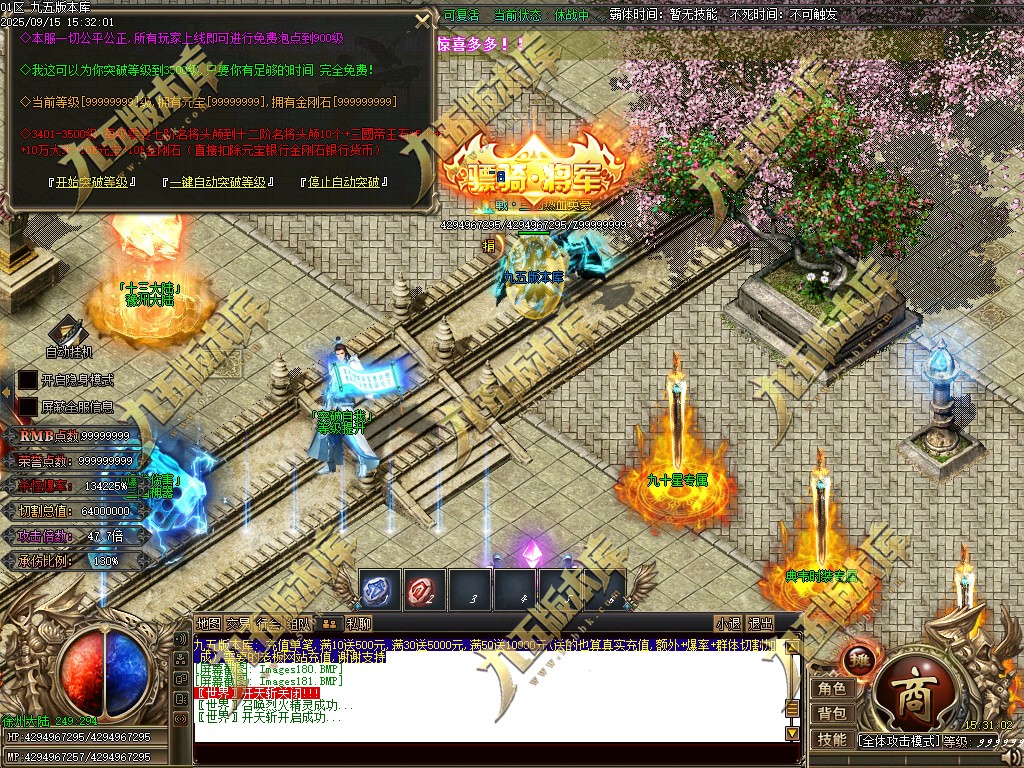The height and width of the screenshot is (768, 1024).
Task: Open the 角色 character panel
Action: click(x=832, y=688)
